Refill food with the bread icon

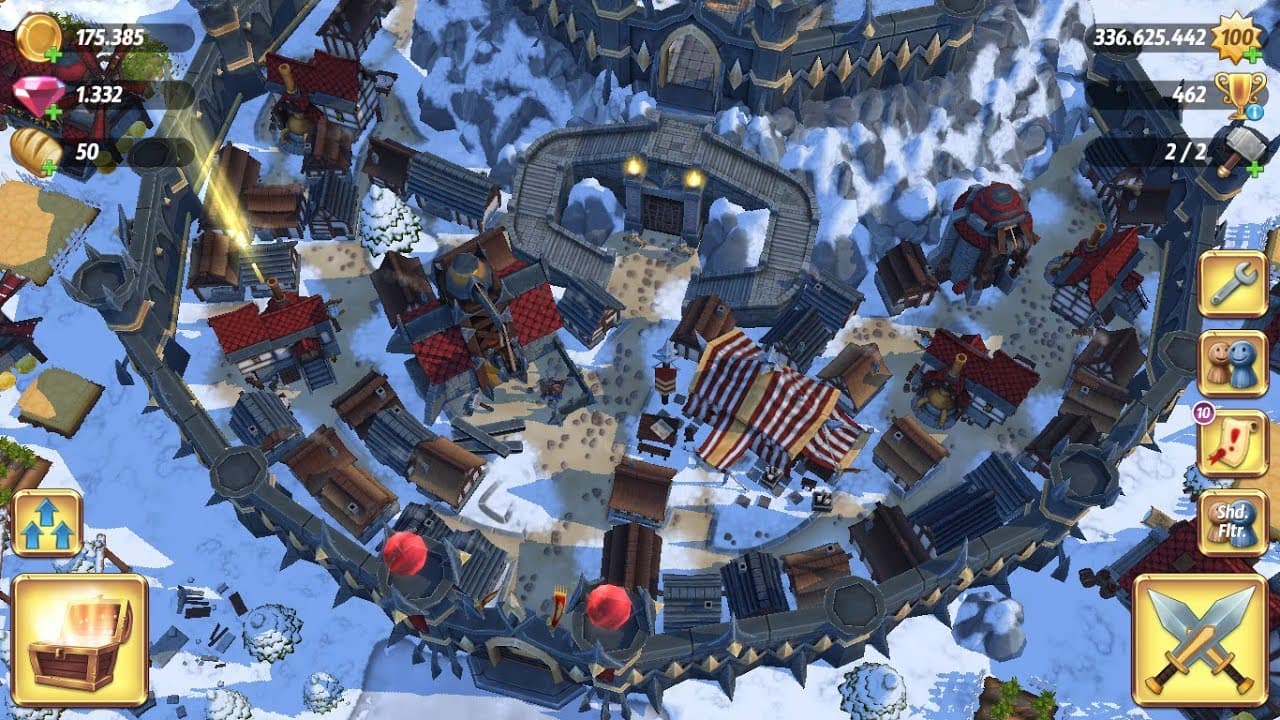tap(36, 152)
